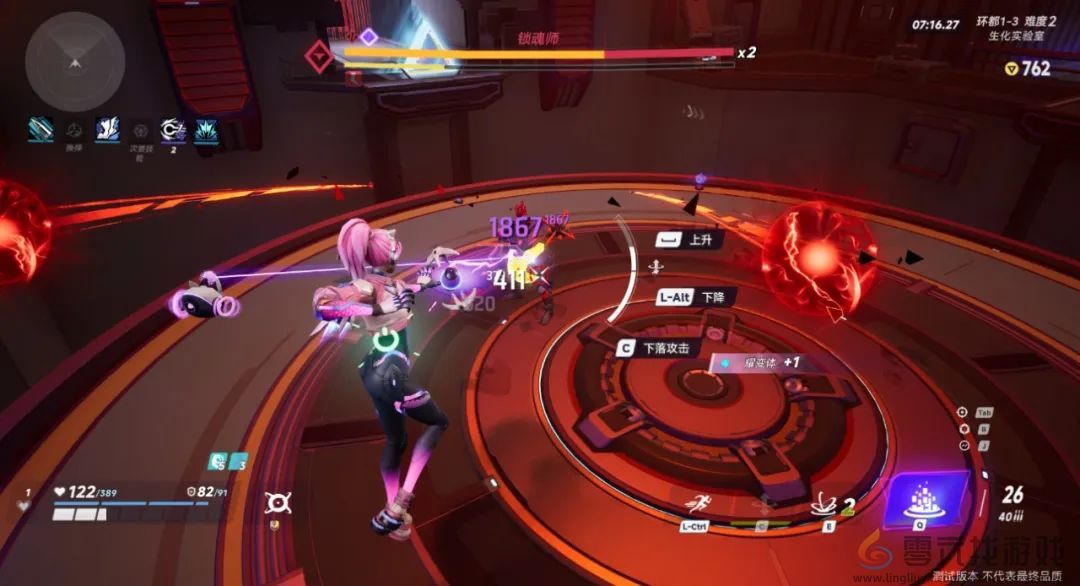Open the round shortcut beside J

coord(962,445)
